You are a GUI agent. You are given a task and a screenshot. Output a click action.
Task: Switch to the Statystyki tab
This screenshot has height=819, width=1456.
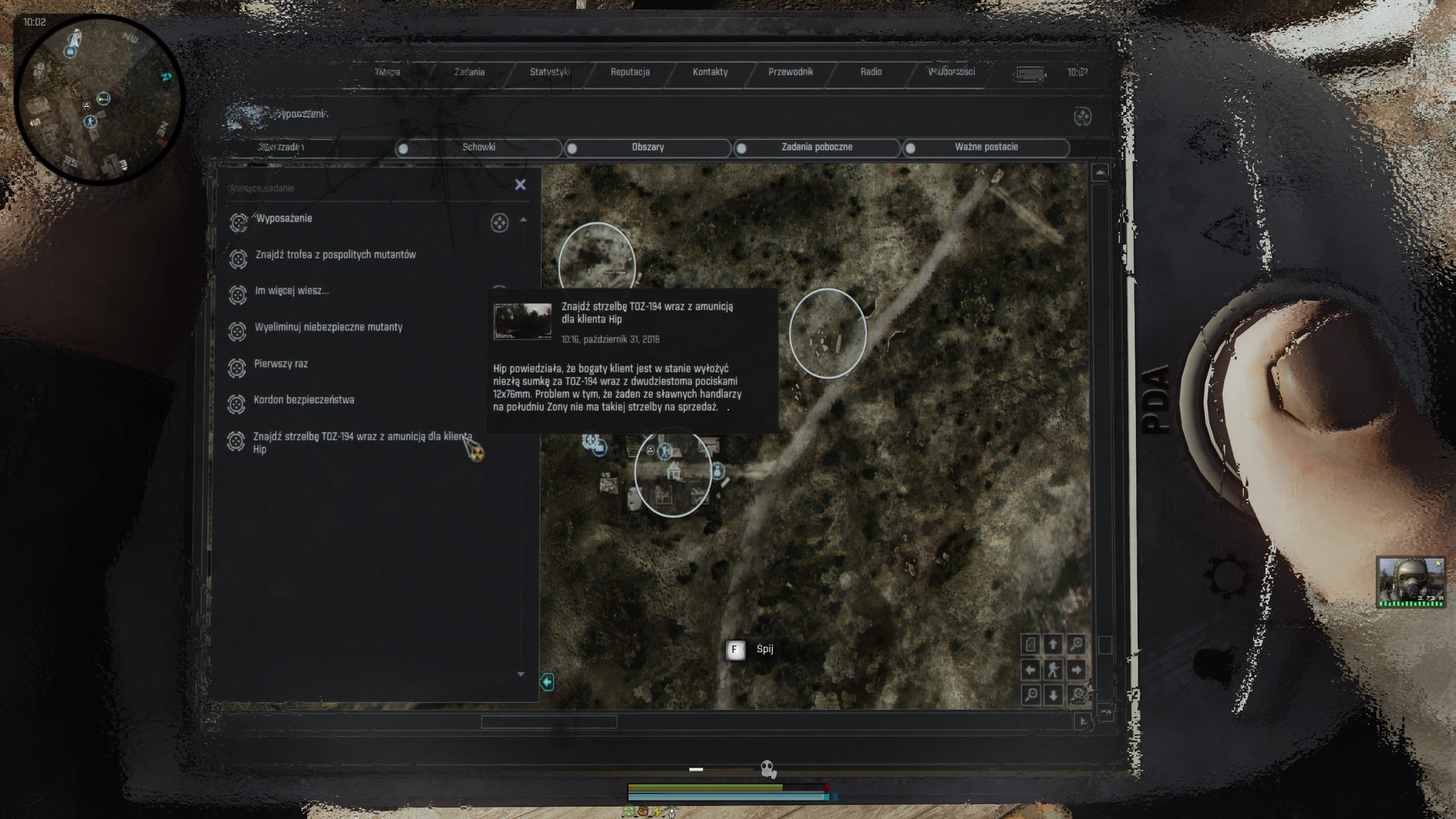coord(550,72)
